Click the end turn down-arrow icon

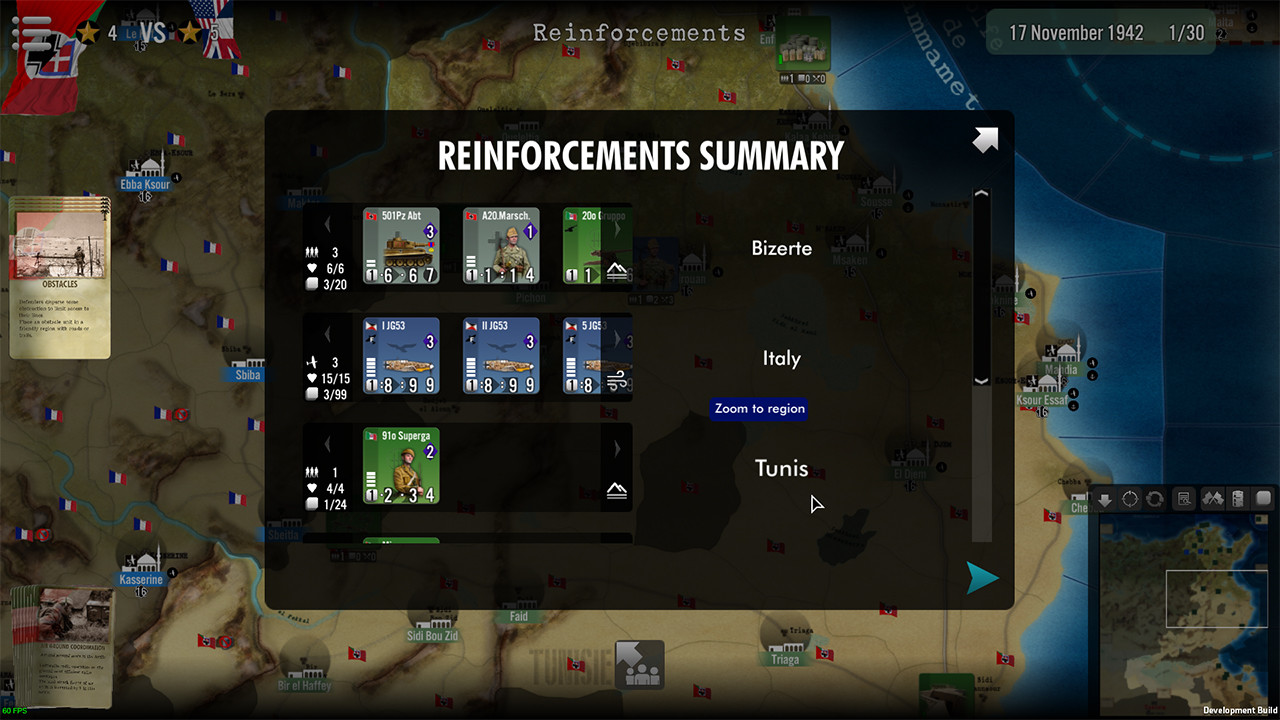1105,497
